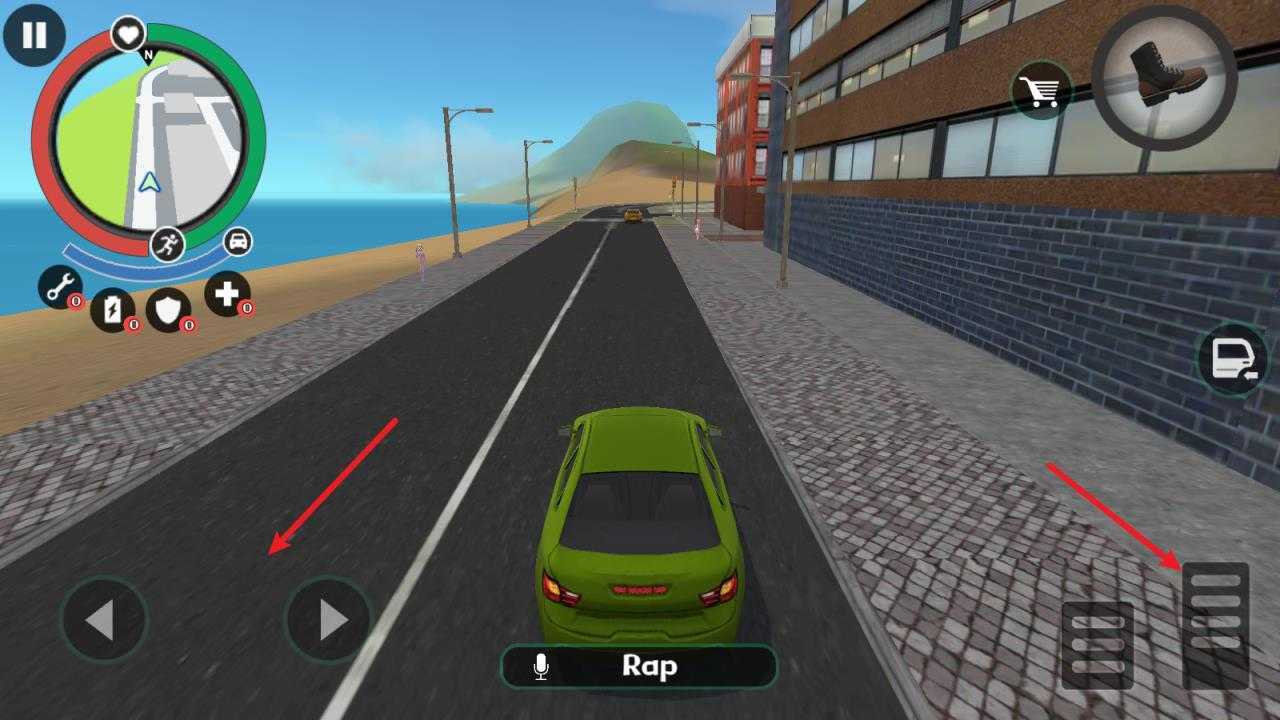Viewport: 1280px width, 720px height.
Task: Use the shield armor item
Action: point(168,309)
